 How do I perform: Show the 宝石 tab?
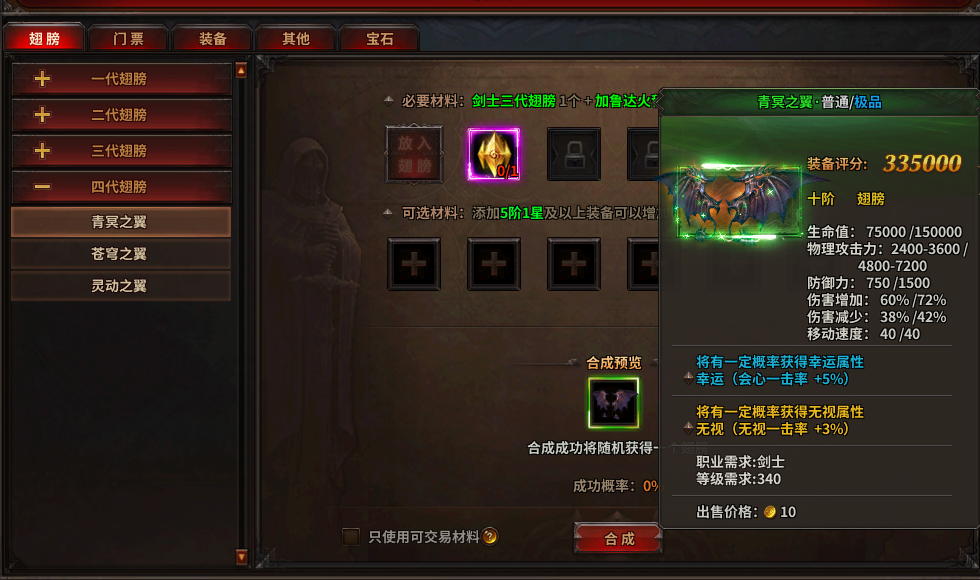(x=379, y=39)
